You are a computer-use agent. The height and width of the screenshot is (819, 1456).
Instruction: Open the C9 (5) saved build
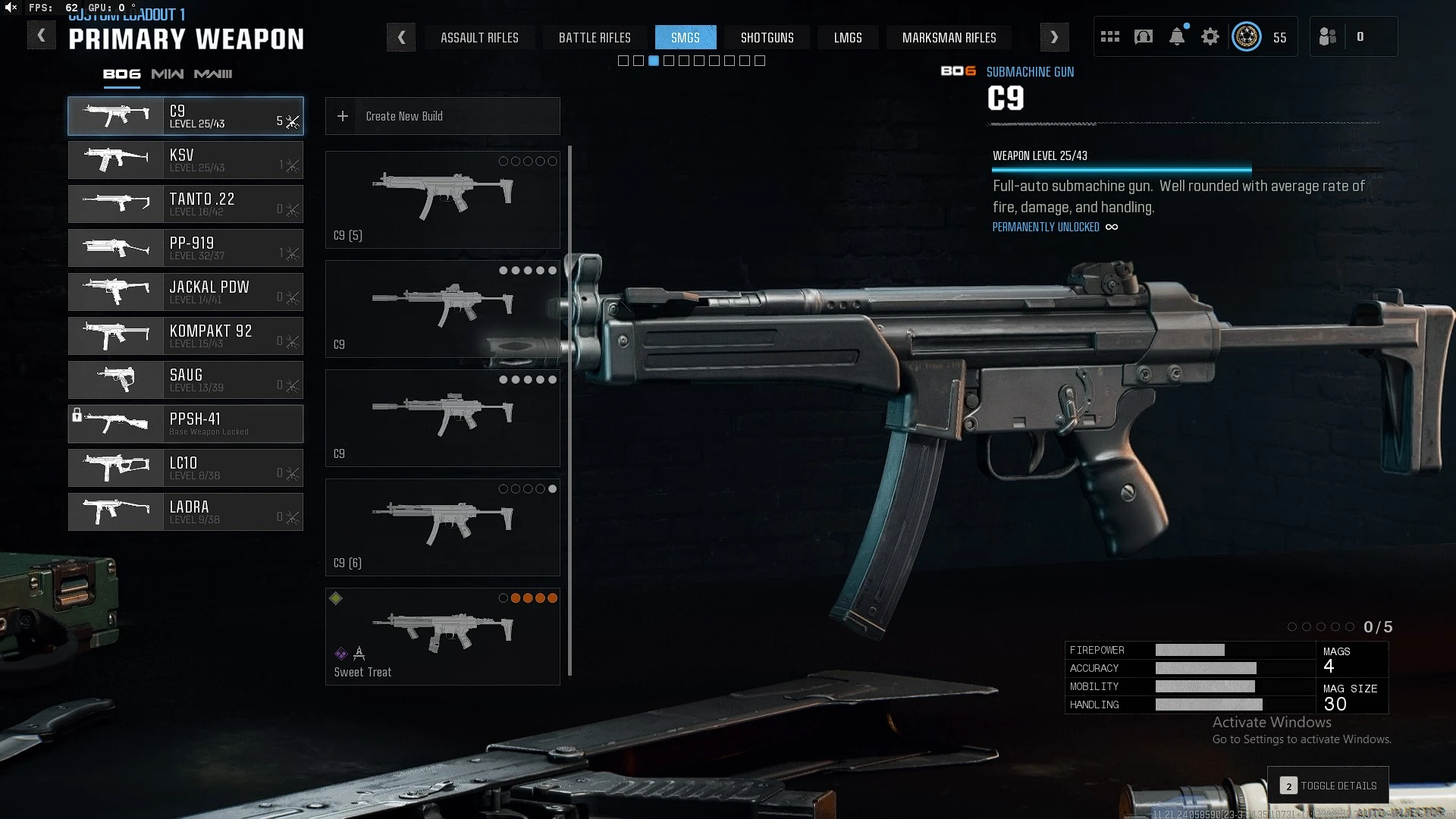(x=443, y=199)
